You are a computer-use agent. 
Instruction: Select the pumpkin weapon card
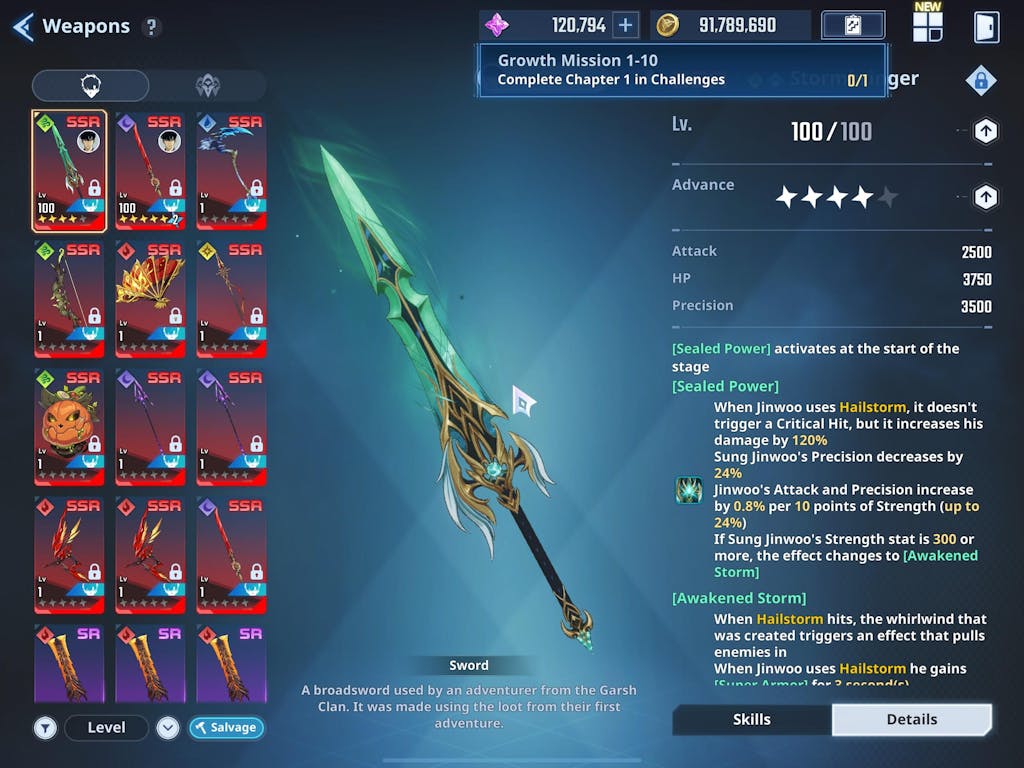coord(69,427)
